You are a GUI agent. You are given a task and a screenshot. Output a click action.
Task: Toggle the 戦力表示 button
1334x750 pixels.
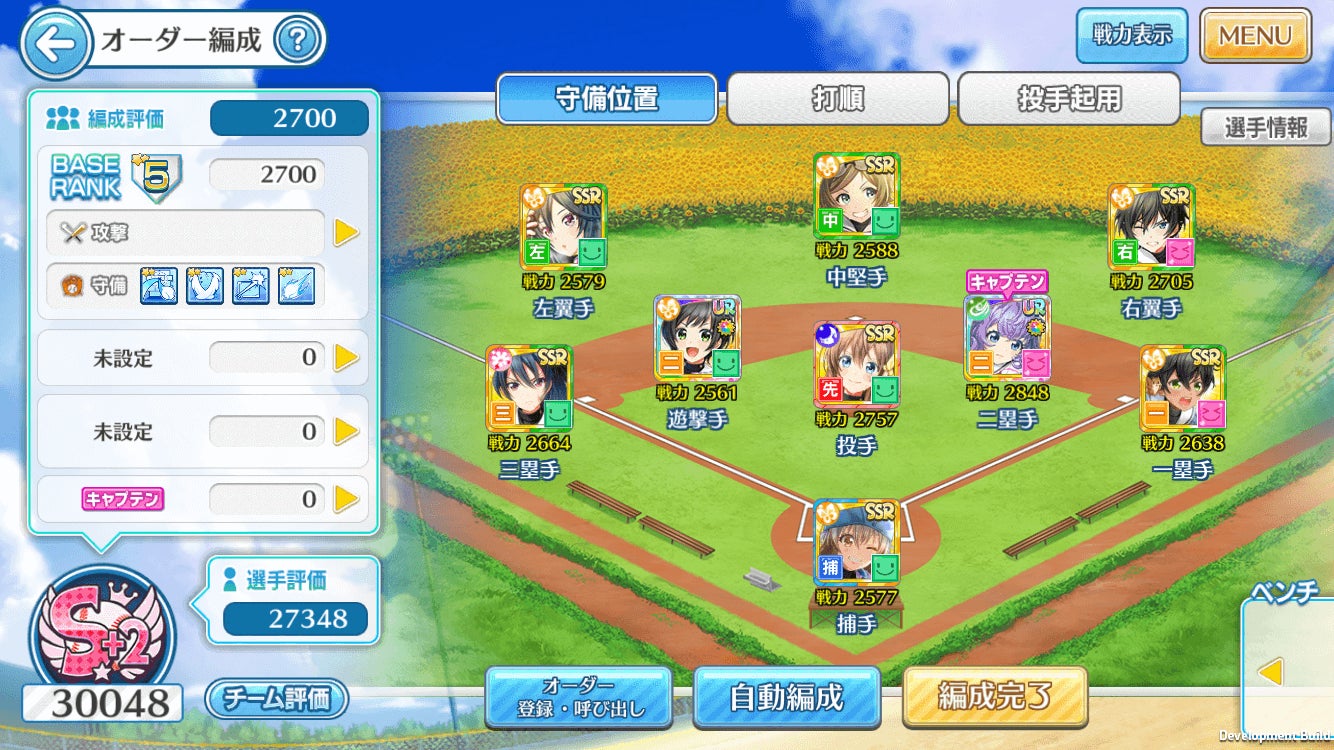pos(1131,35)
